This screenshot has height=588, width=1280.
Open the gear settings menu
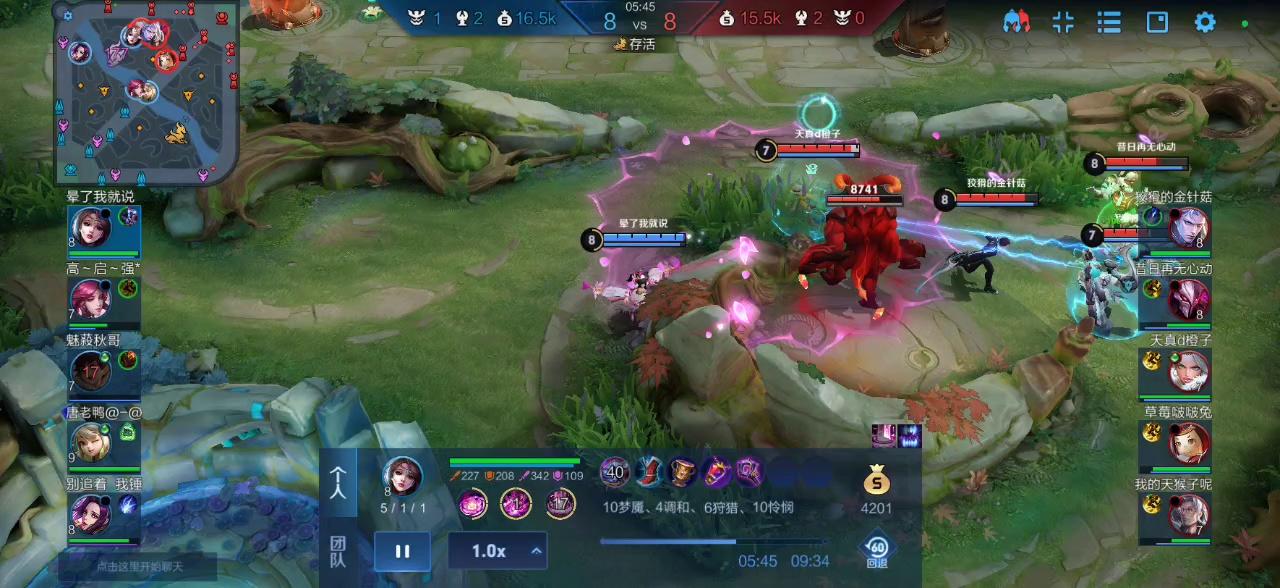click(1205, 22)
